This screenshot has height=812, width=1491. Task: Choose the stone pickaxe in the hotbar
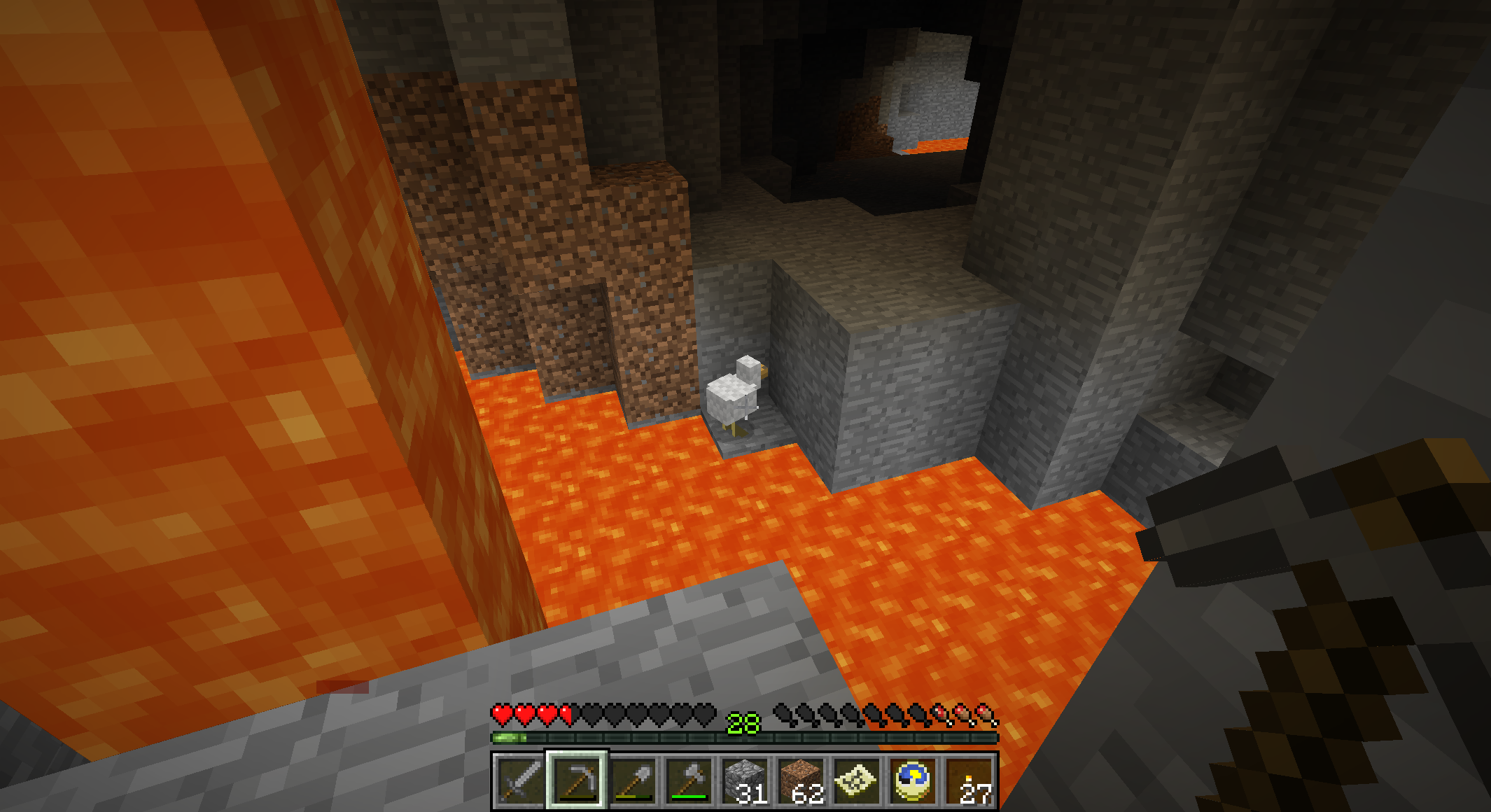(577, 780)
